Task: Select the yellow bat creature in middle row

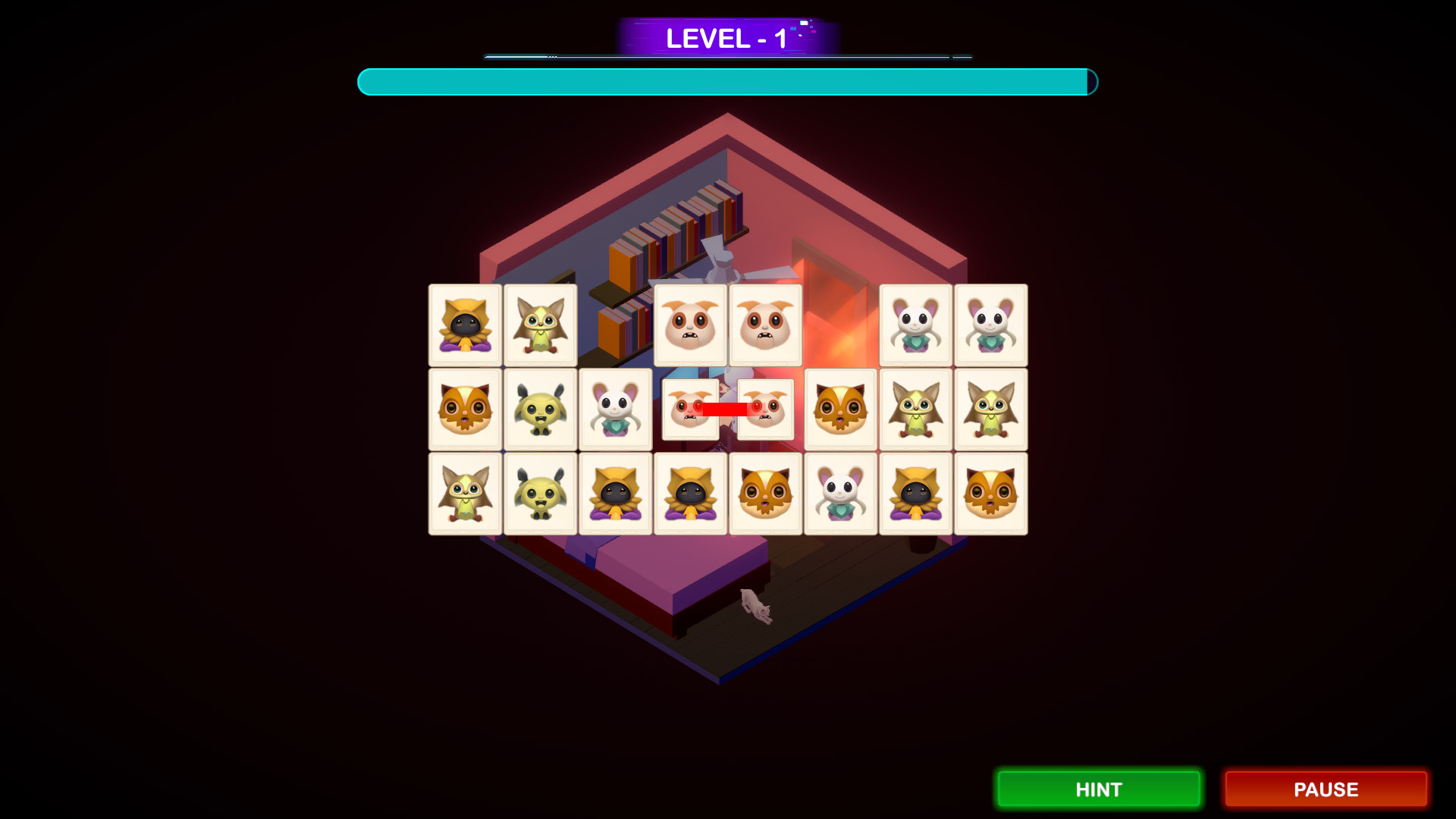Action: pyautogui.click(x=539, y=409)
